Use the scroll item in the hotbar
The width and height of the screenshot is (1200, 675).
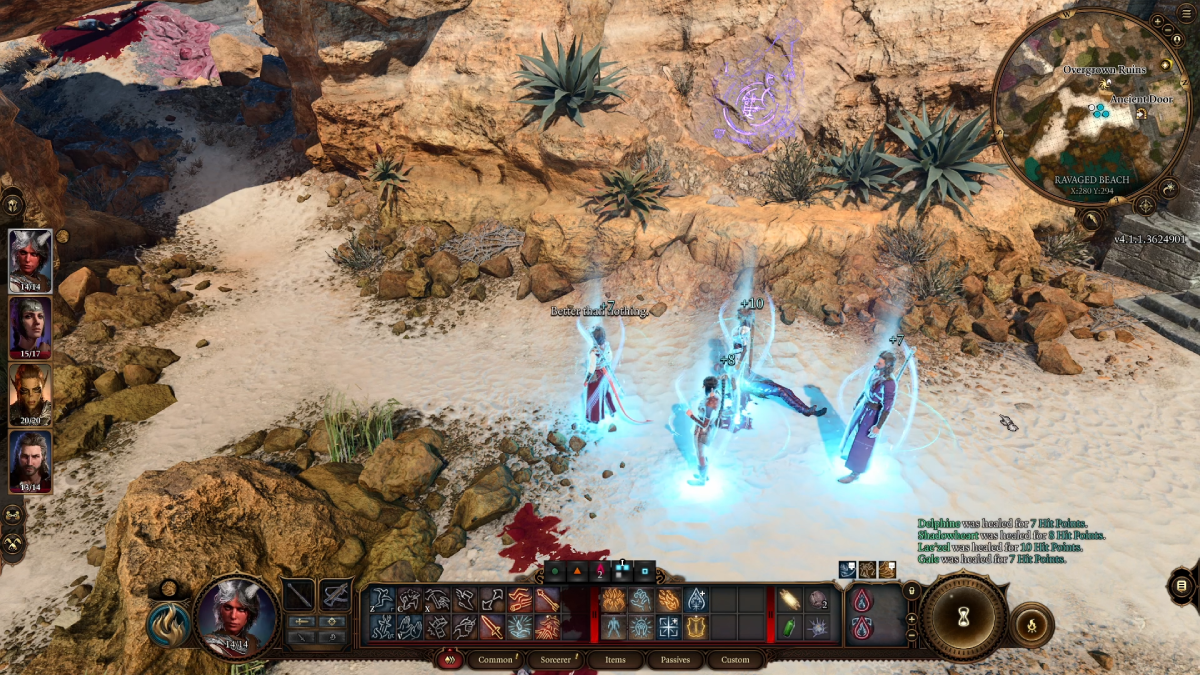pyautogui.click(x=789, y=600)
